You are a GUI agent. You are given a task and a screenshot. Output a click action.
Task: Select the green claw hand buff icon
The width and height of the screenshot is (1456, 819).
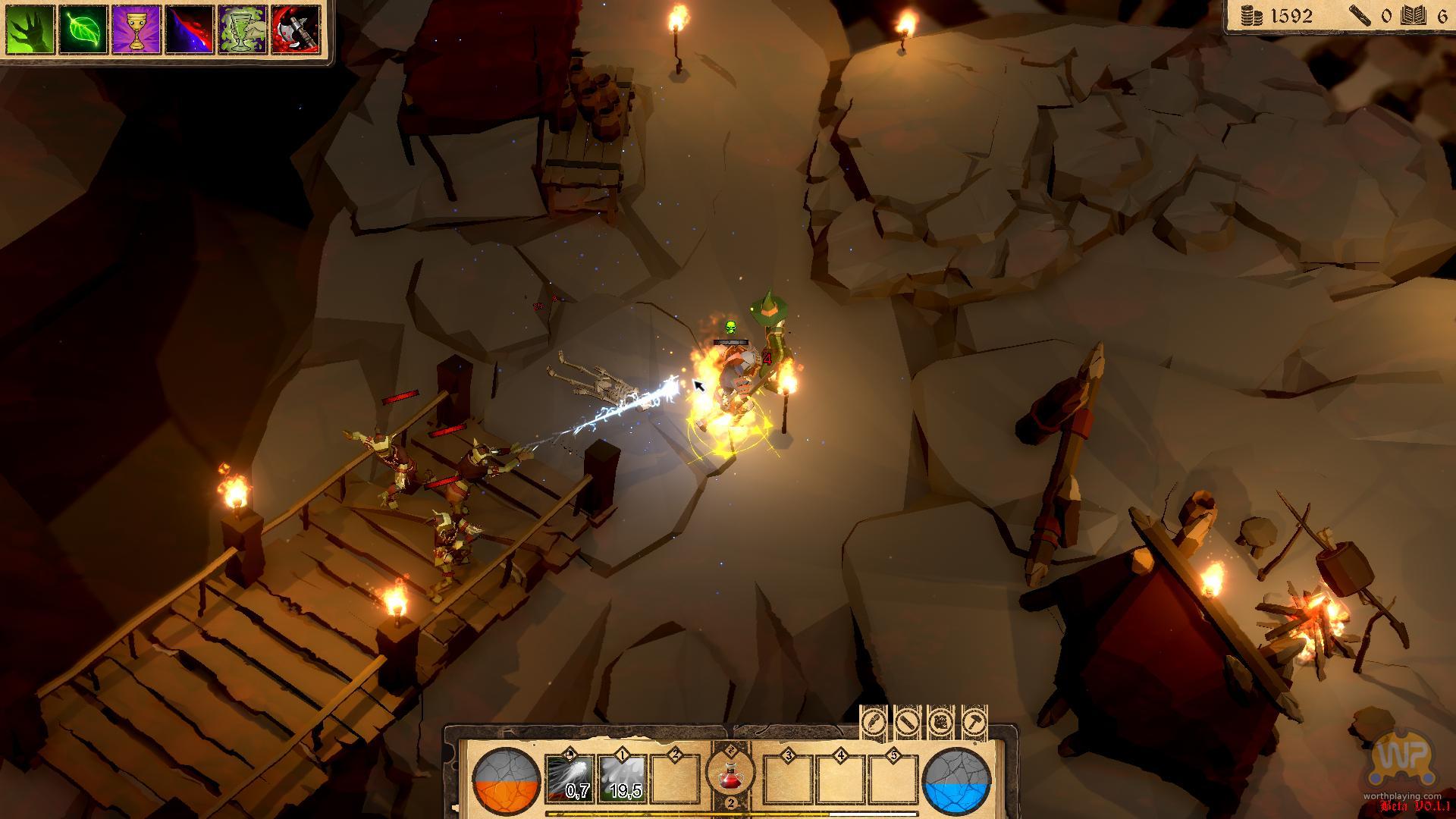pos(30,30)
